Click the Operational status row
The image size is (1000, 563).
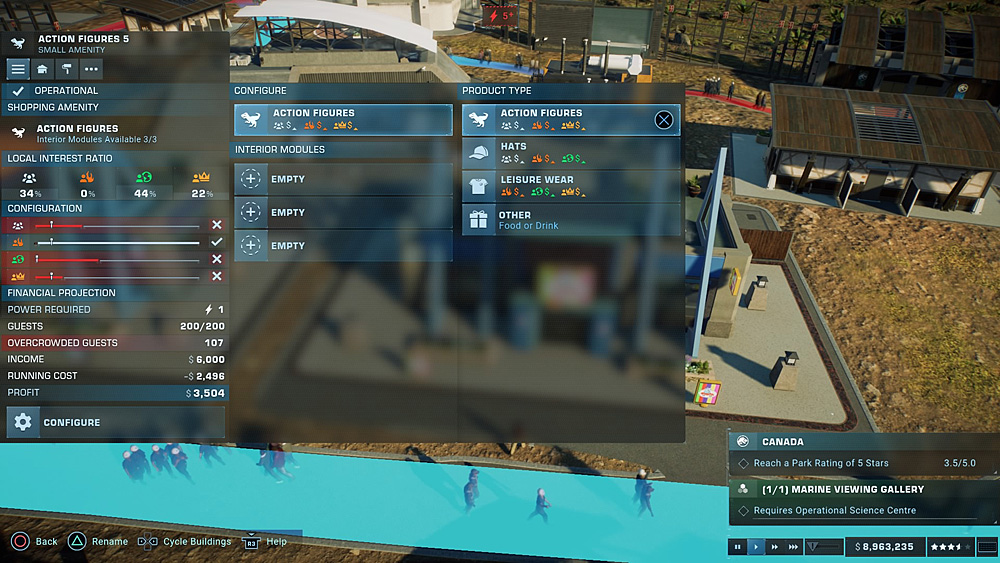(115, 90)
